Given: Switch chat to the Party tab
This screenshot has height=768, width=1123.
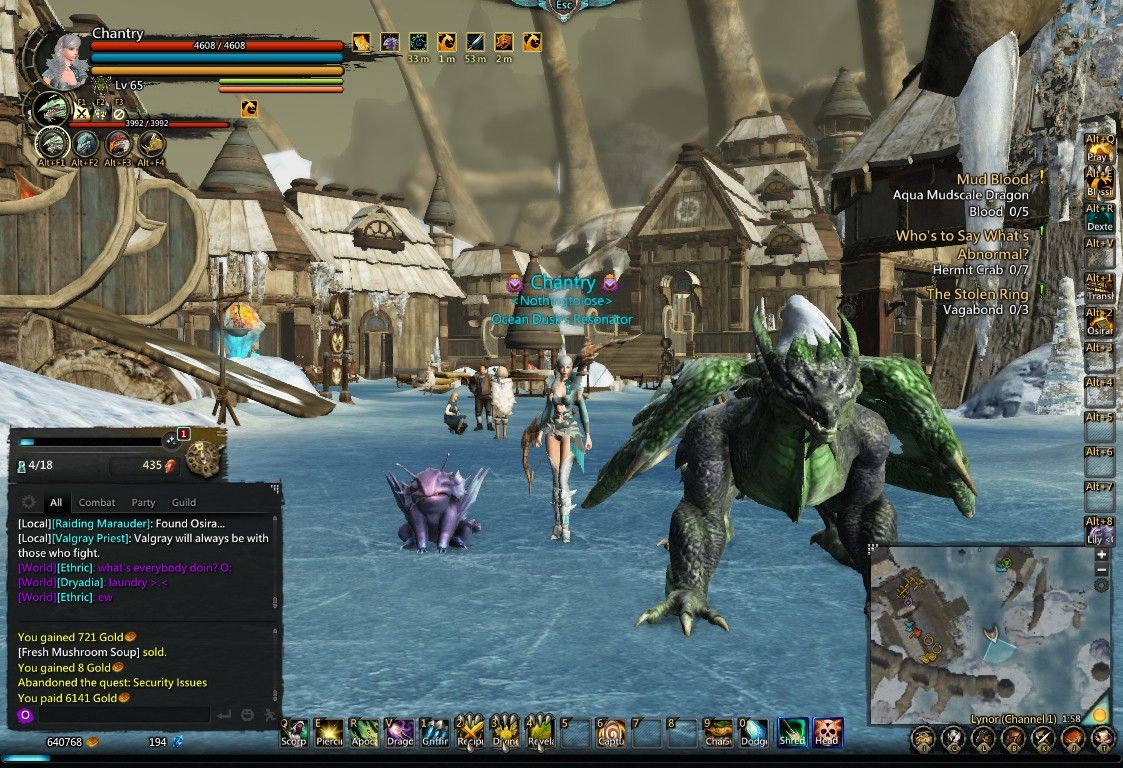Looking at the screenshot, I should [143, 503].
